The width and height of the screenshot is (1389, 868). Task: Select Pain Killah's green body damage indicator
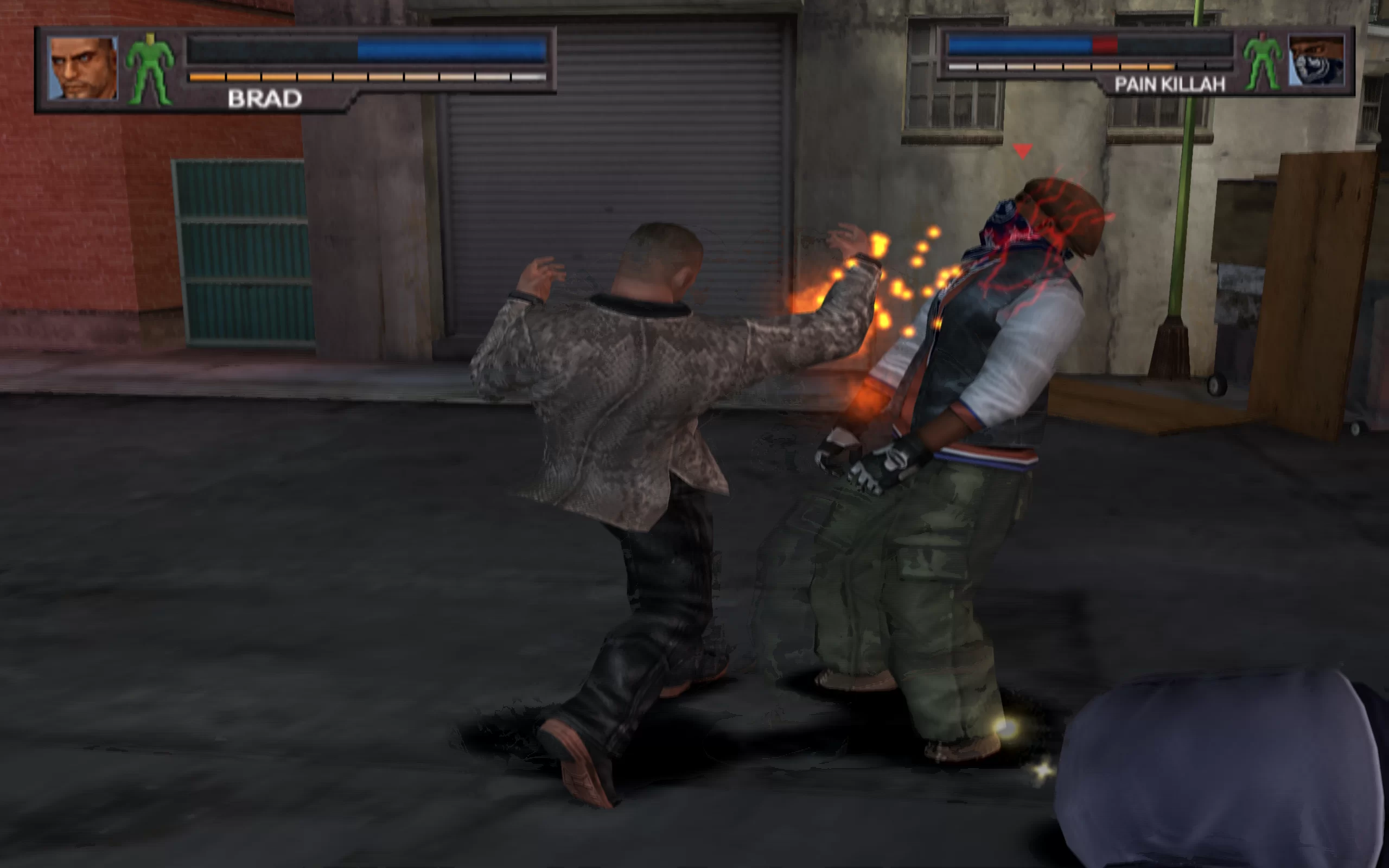1262,61
